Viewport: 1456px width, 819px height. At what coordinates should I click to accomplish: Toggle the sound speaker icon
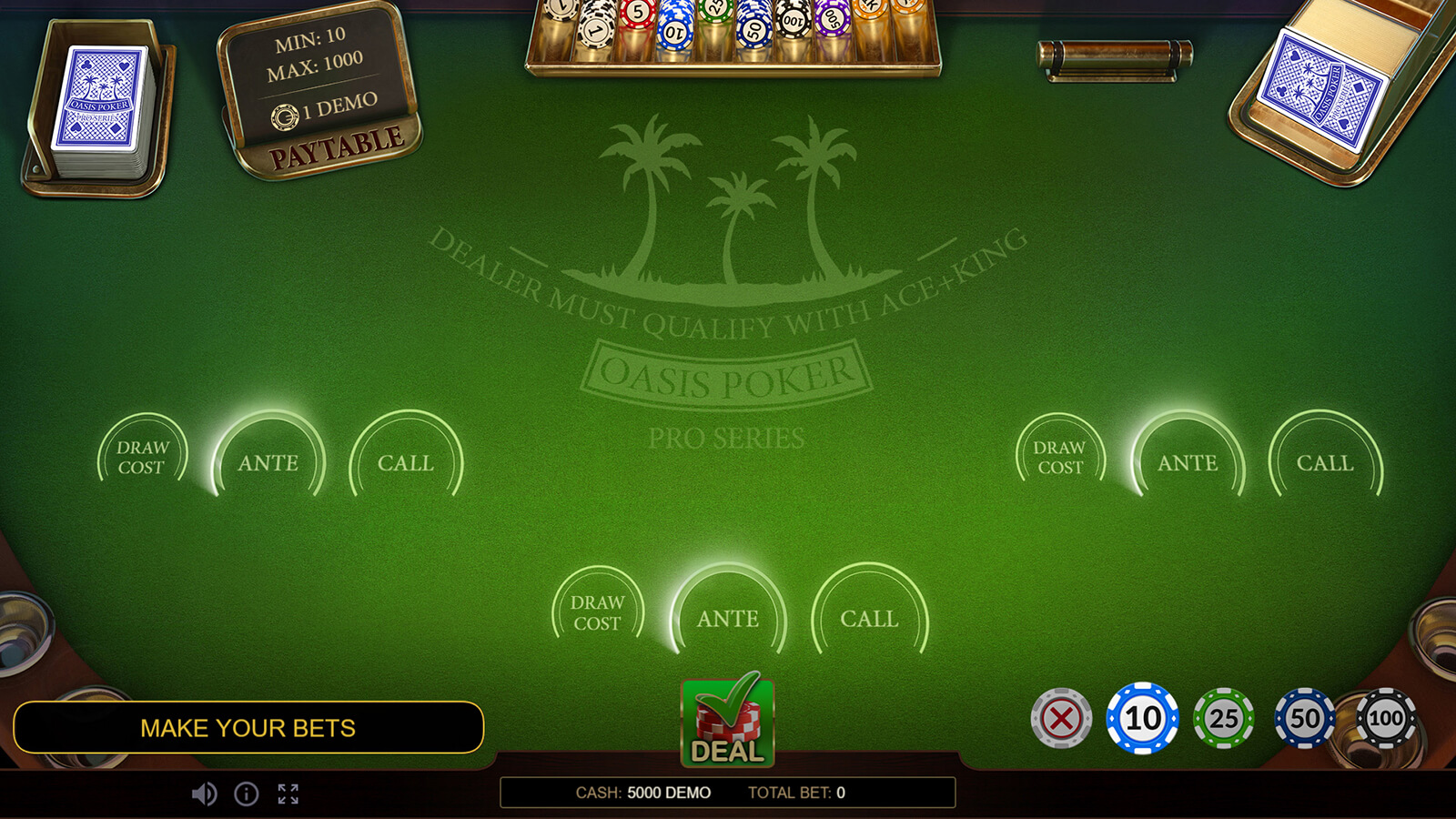coord(204,794)
